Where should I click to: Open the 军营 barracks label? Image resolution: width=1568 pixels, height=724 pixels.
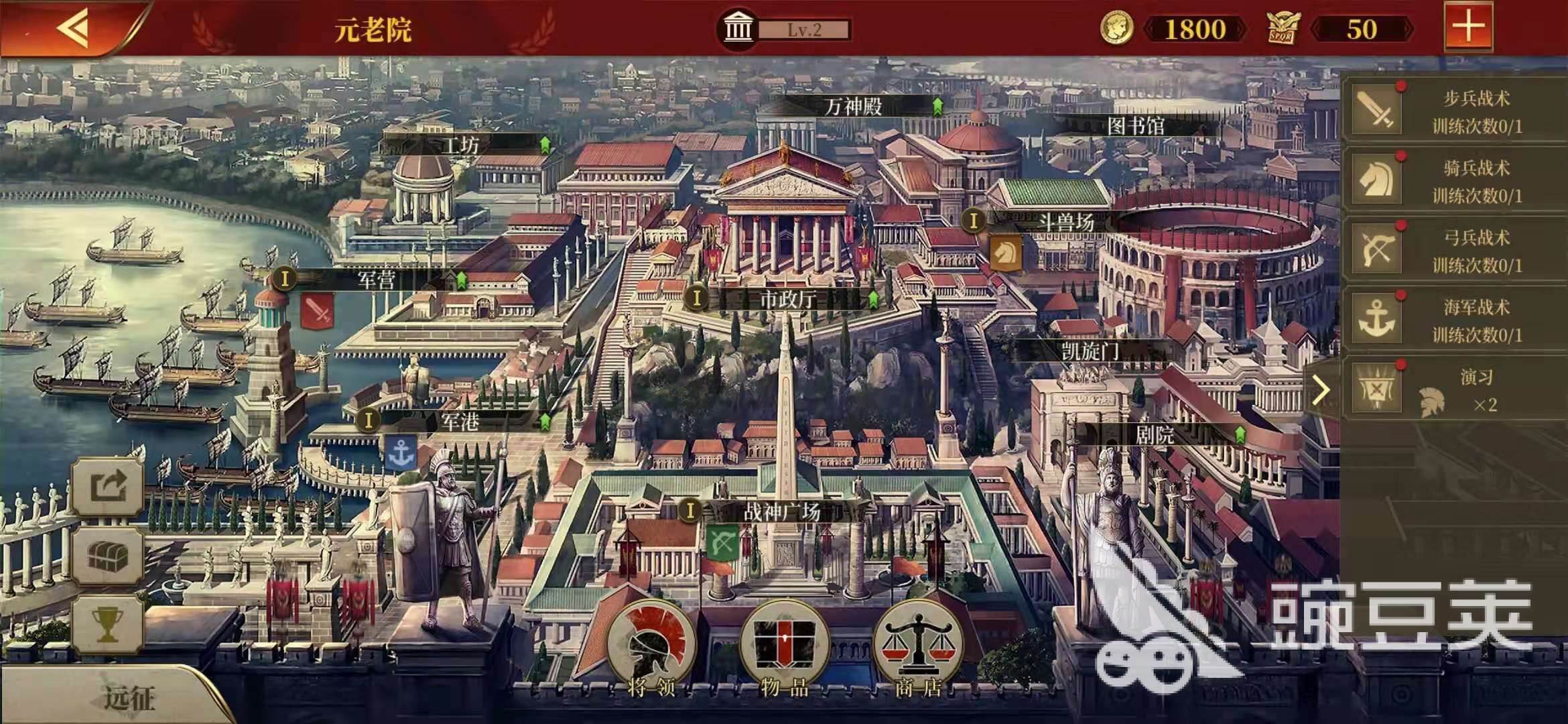click(x=377, y=280)
